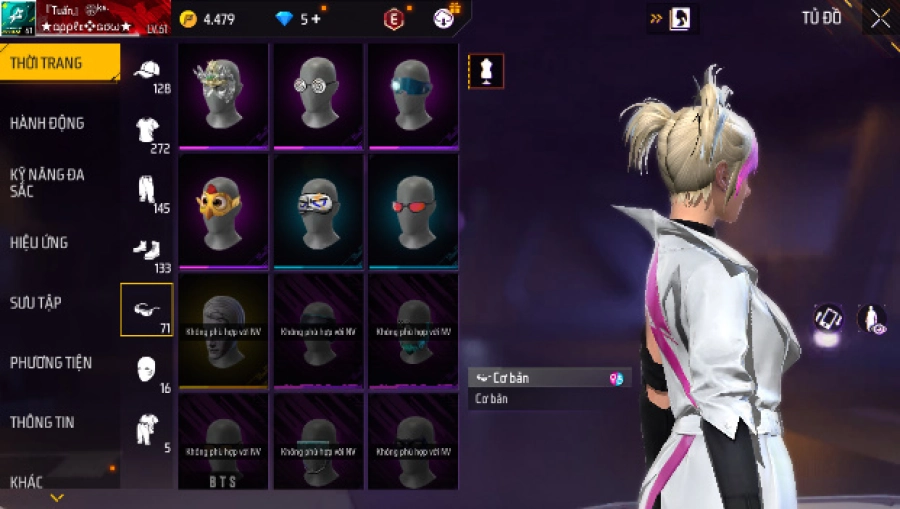Pick the blue visor goggles item
The image size is (900, 509).
(413, 92)
